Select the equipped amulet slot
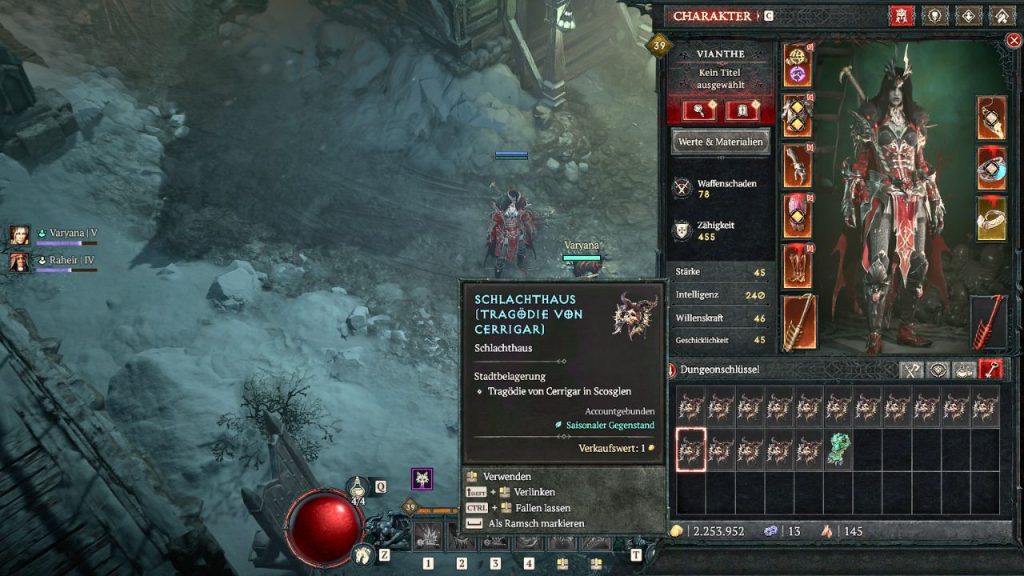The height and width of the screenshot is (576, 1024). click(x=991, y=118)
